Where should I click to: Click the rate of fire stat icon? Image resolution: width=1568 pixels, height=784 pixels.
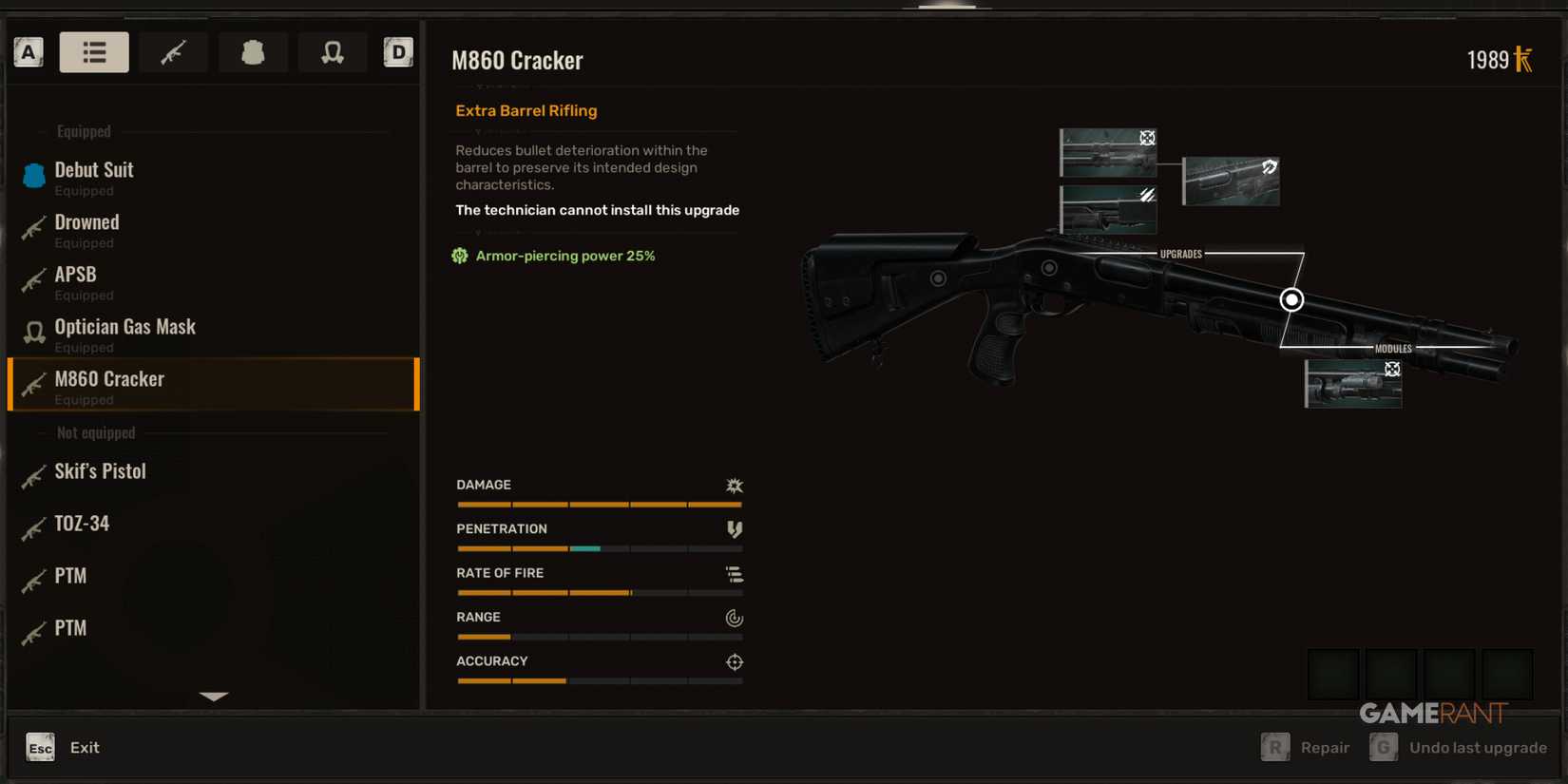coord(734,573)
